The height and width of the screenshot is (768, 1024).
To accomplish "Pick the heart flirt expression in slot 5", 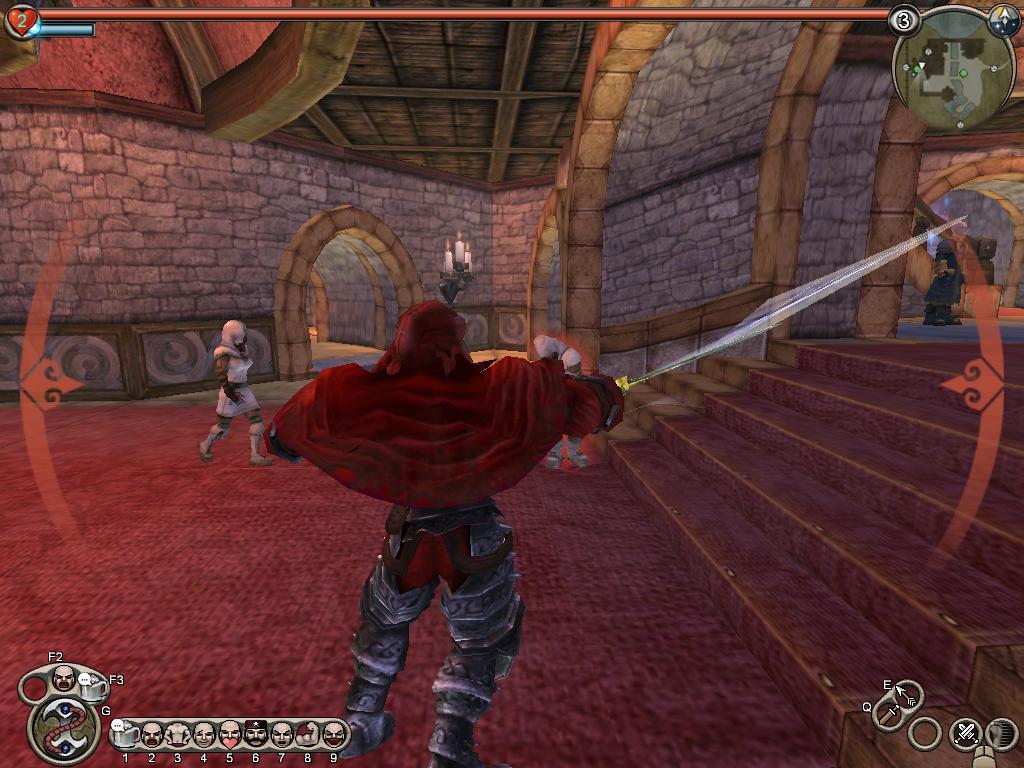I will pyautogui.click(x=230, y=735).
